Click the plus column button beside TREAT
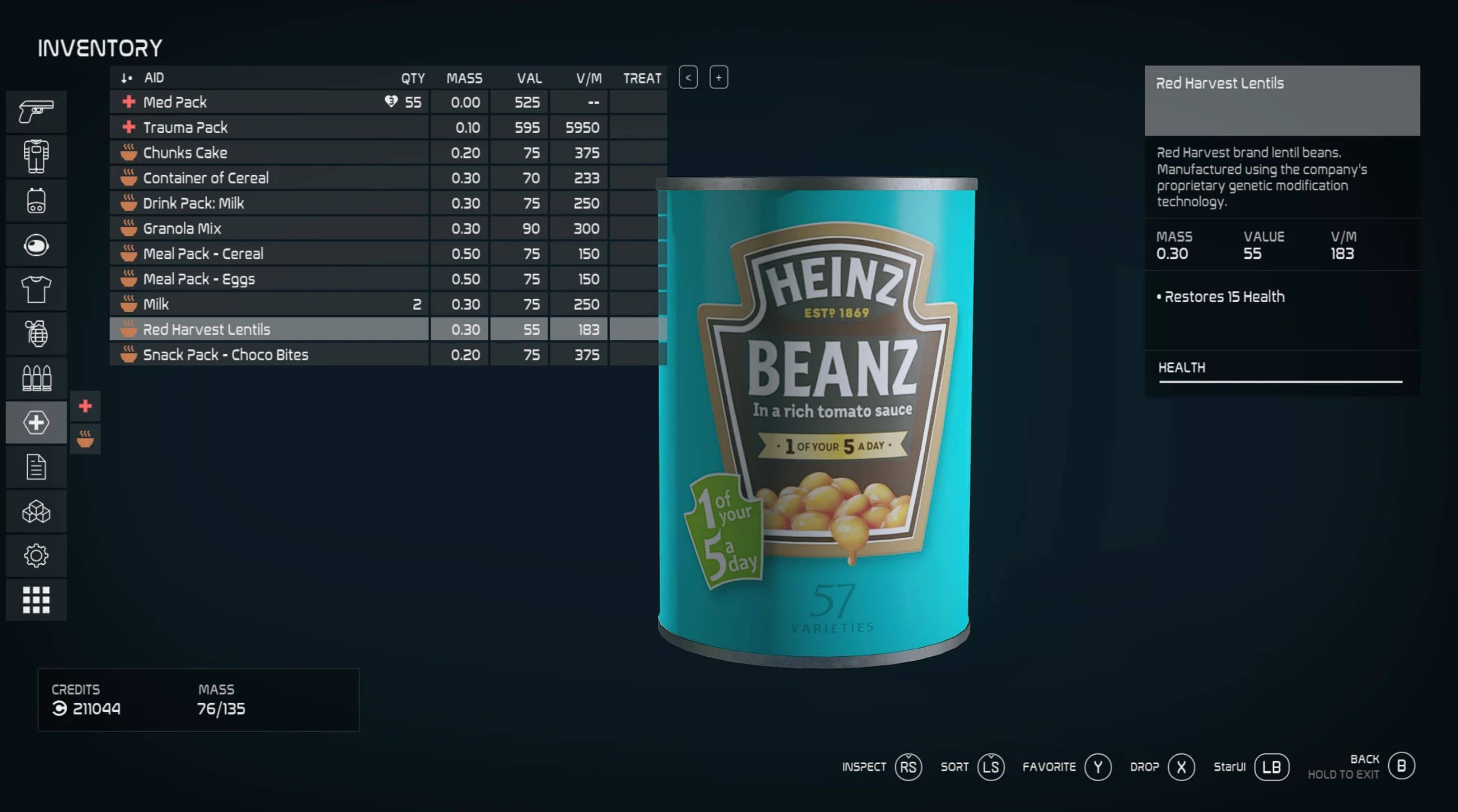Image resolution: width=1458 pixels, height=812 pixels. [x=718, y=77]
